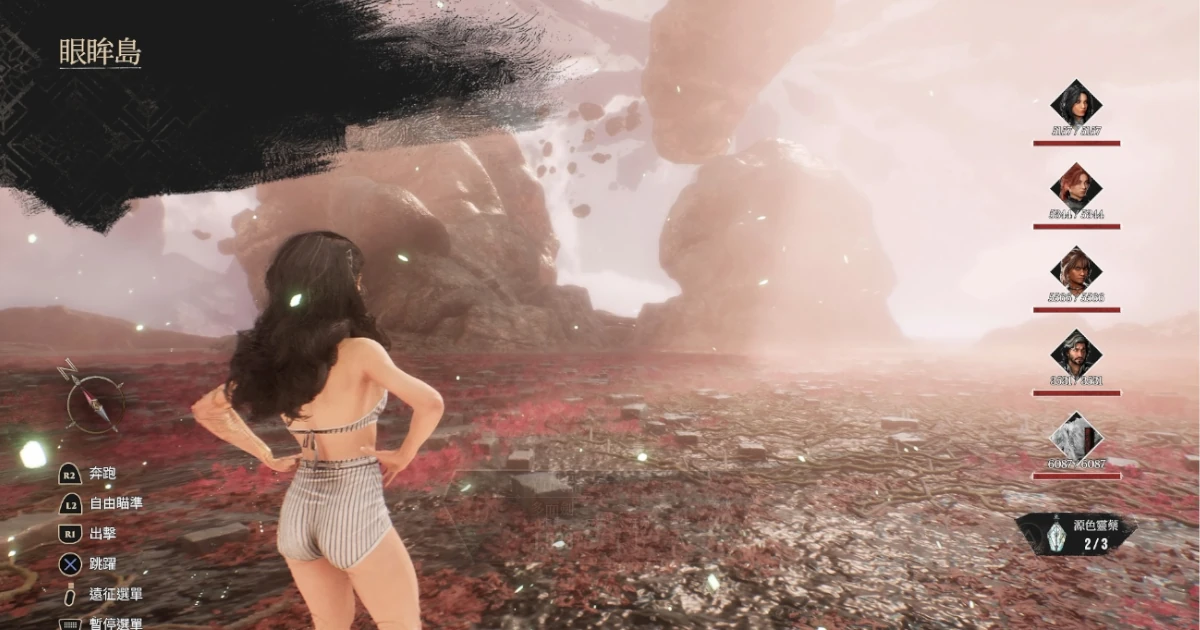This screenshot has height=630, width=1200.
Task: Select the bearded man party portrait
Action: click(1076, 353)
